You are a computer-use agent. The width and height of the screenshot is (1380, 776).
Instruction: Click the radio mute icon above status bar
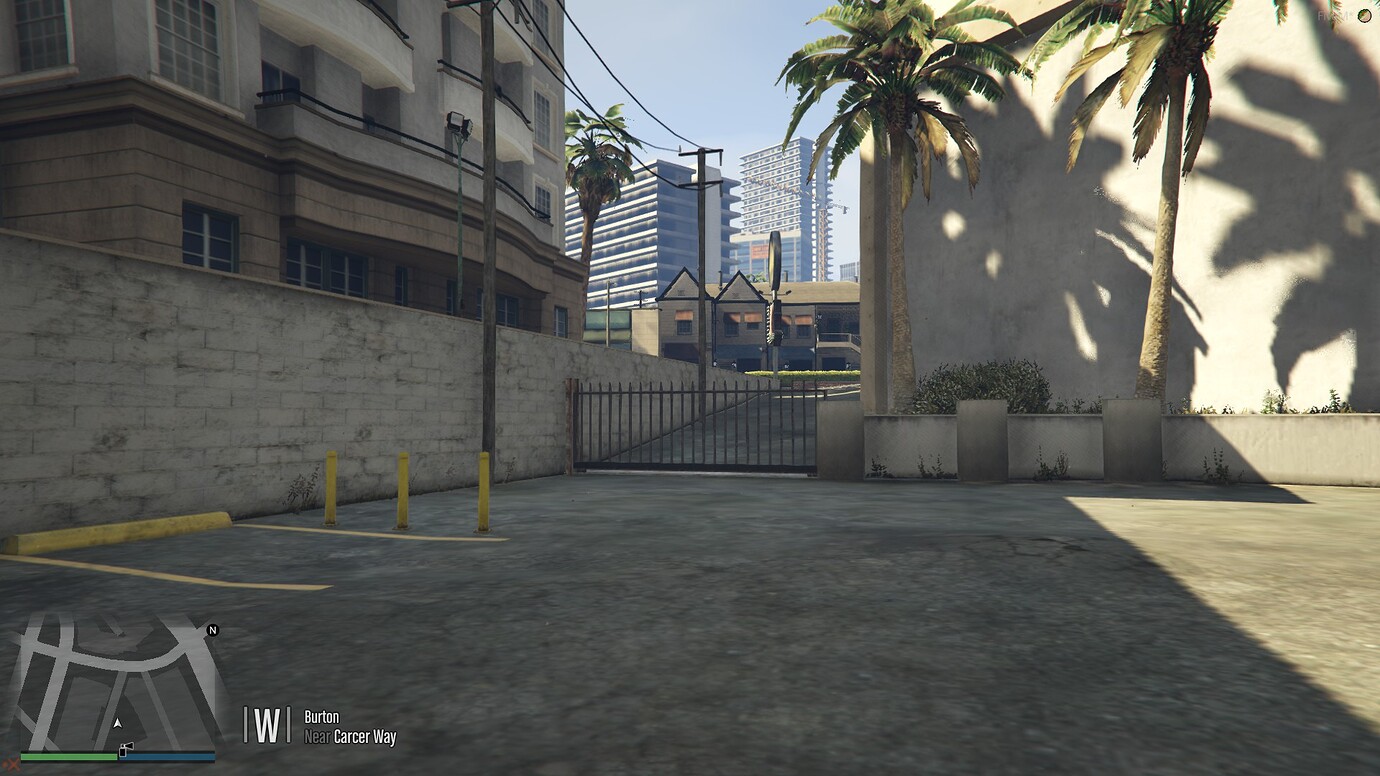click(126, 747)
